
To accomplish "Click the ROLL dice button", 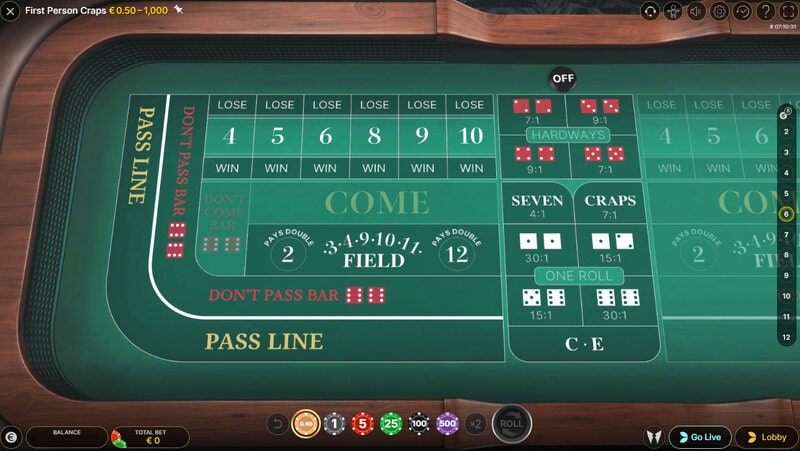I will pos(512,423).
